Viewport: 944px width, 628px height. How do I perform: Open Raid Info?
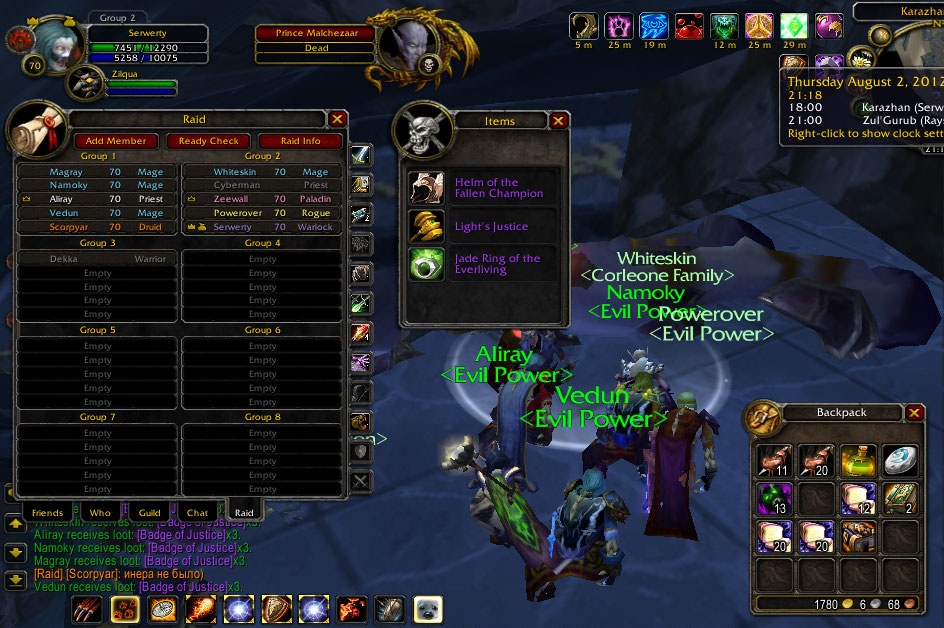click(x=300, y=141)
